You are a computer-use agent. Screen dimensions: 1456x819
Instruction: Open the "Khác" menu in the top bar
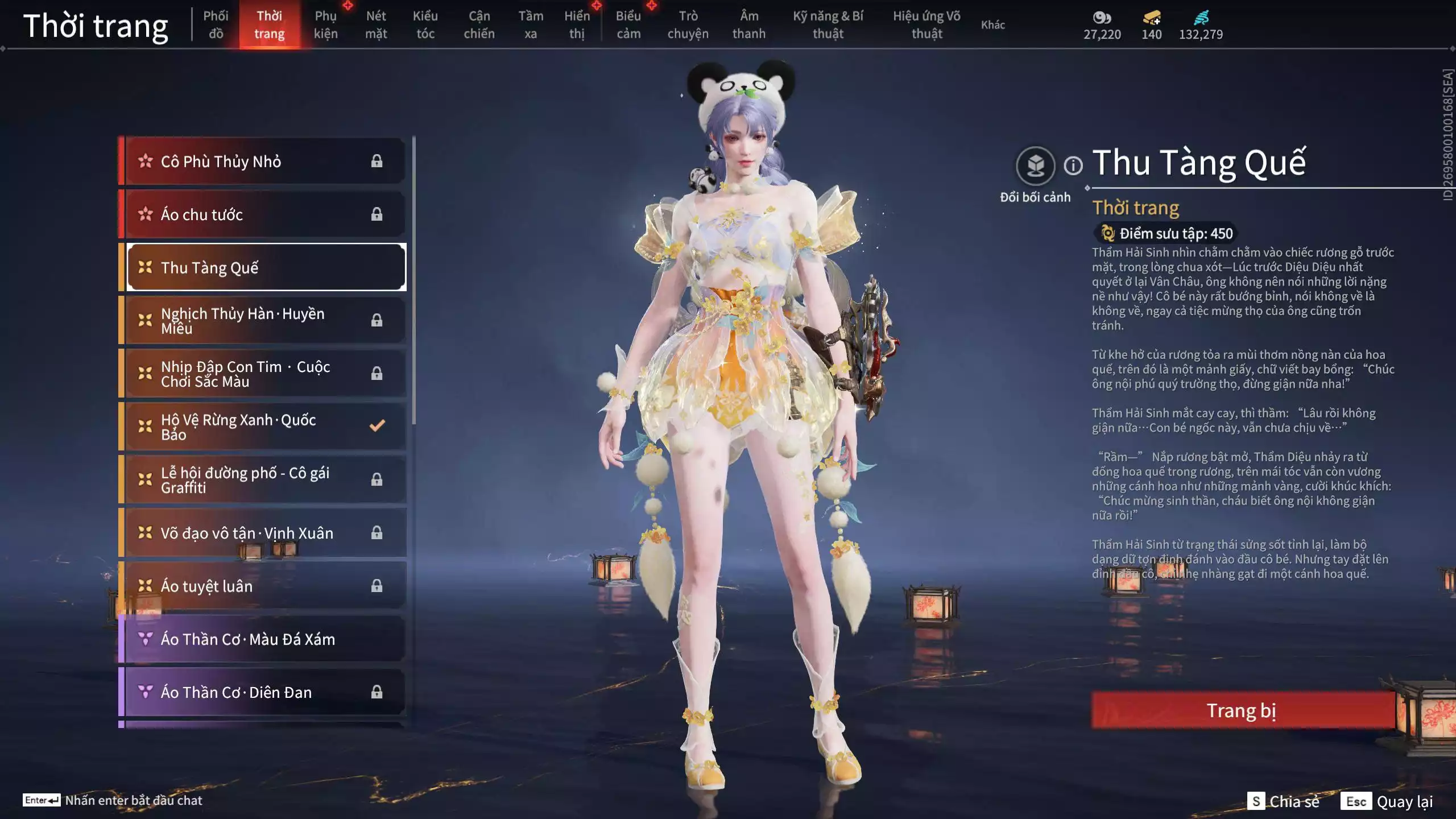[992, 25]
